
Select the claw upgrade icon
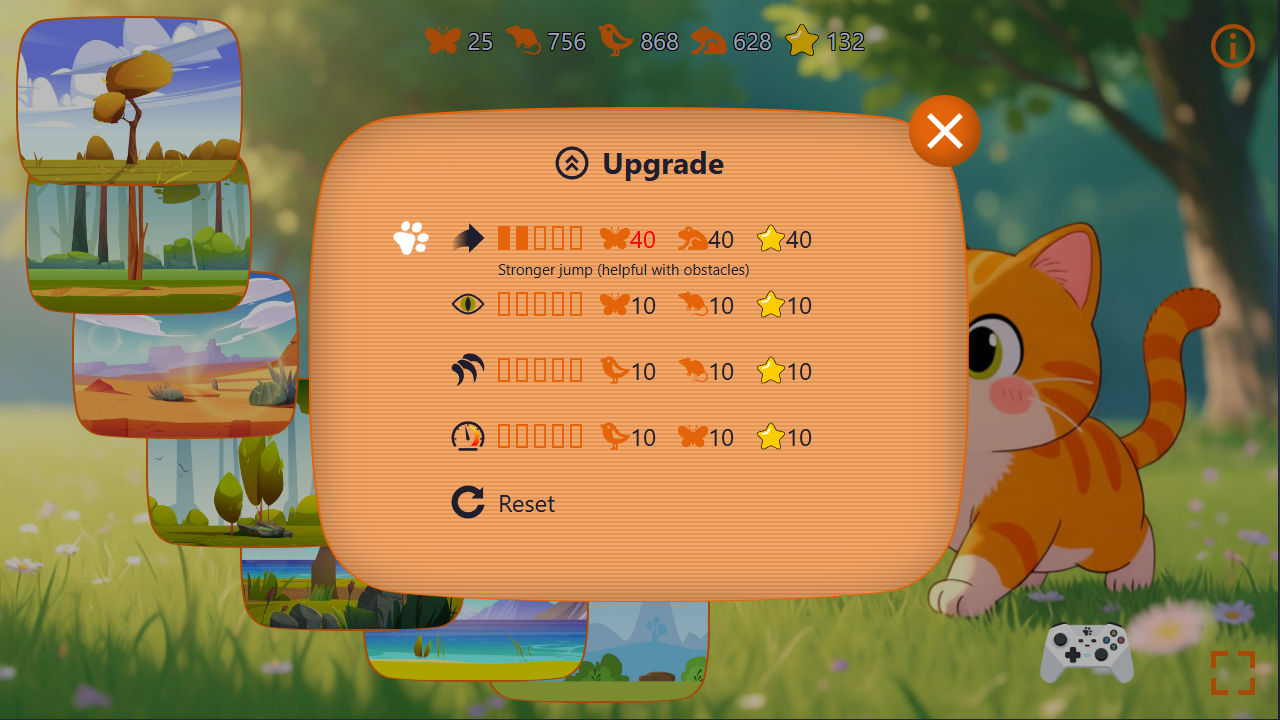pos(466,370)
